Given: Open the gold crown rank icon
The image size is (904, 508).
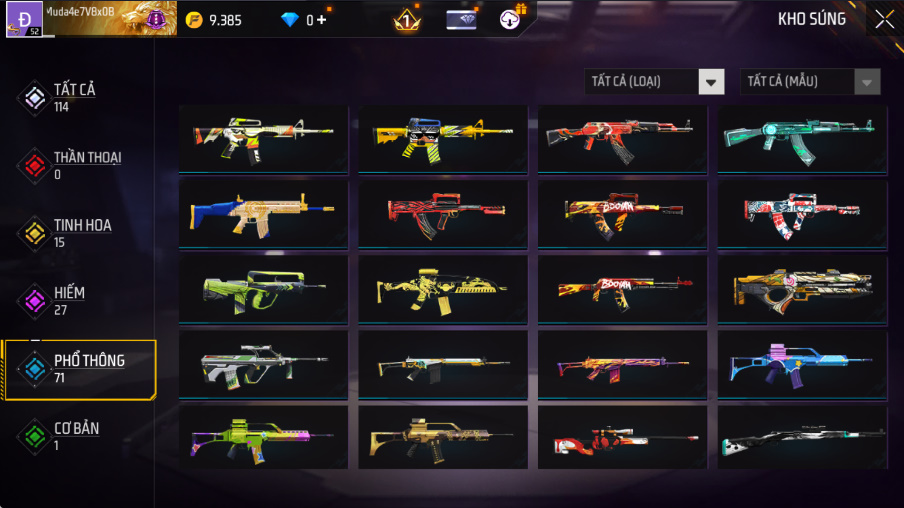Looking at the screenshot, I should [x=406, y=19].
